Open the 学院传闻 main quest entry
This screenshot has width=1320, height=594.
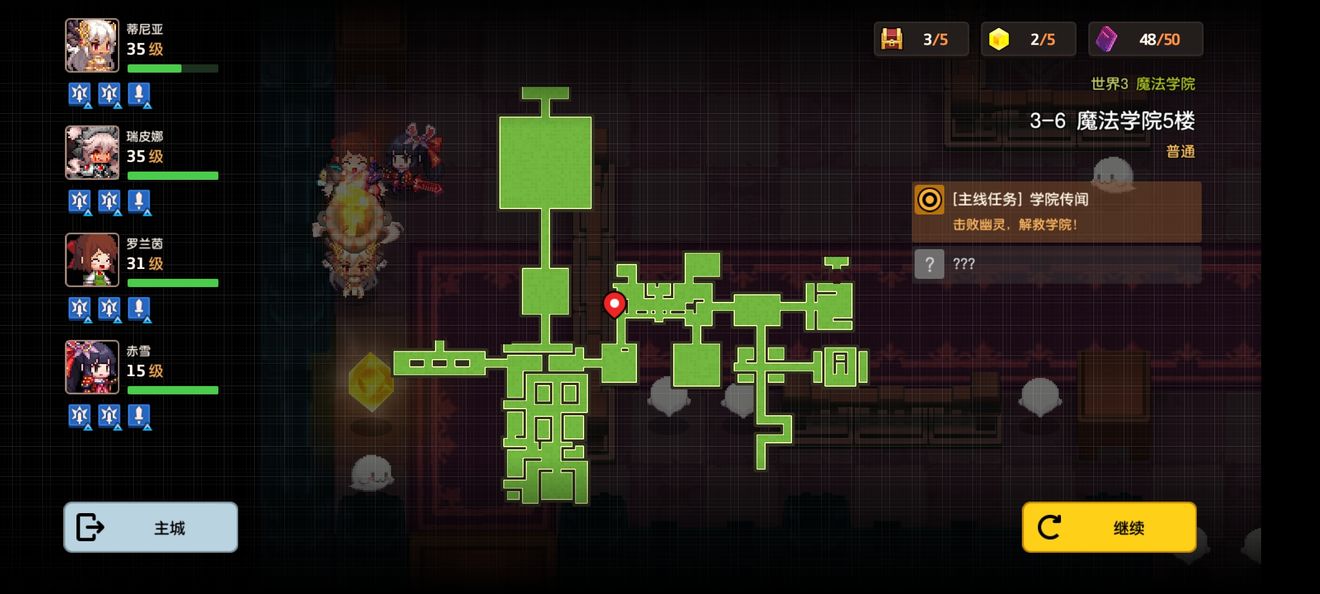[1056, 211]
